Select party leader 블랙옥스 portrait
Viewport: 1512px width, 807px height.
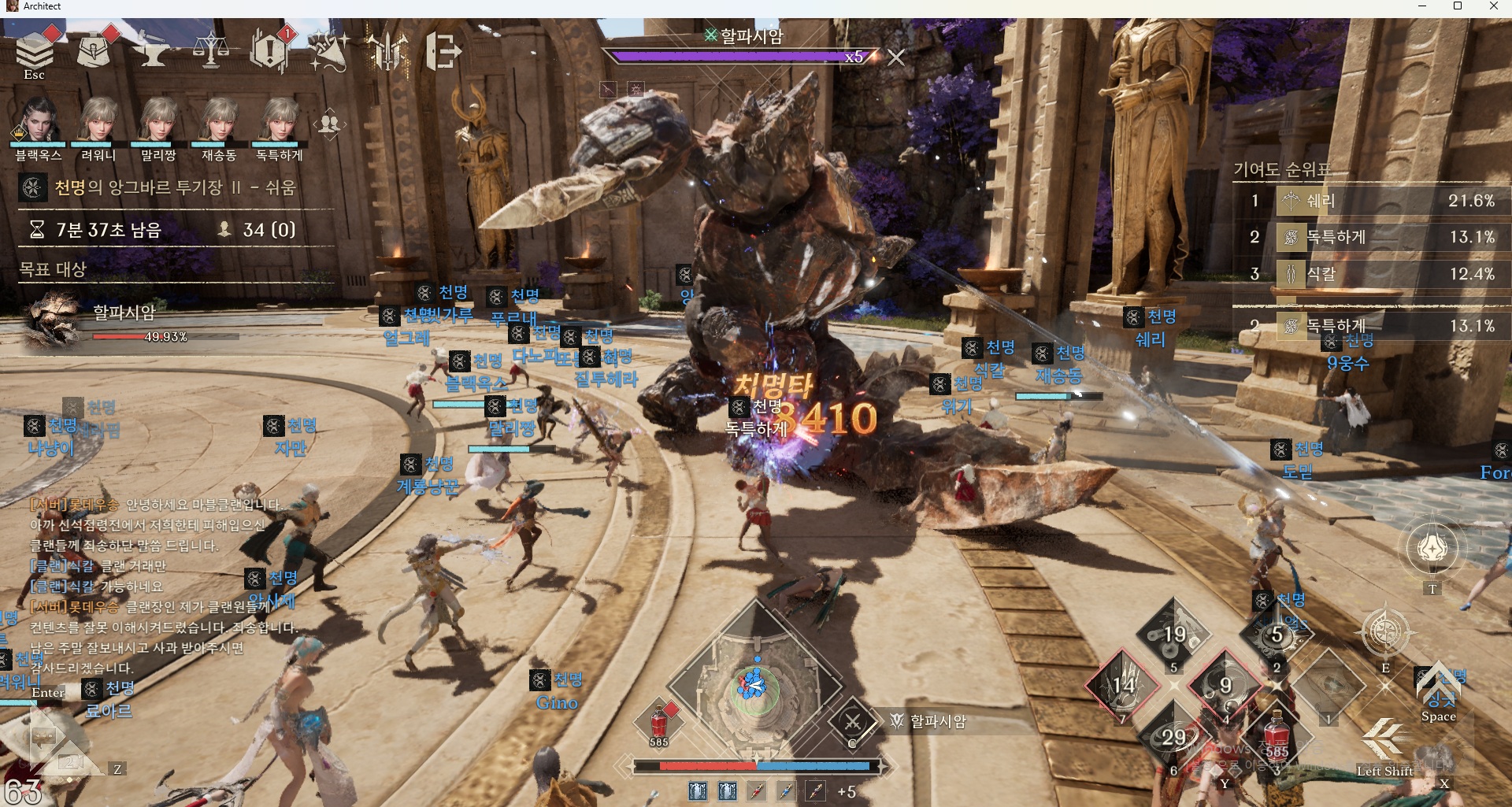pyautogui.click(x=37, y=121)
